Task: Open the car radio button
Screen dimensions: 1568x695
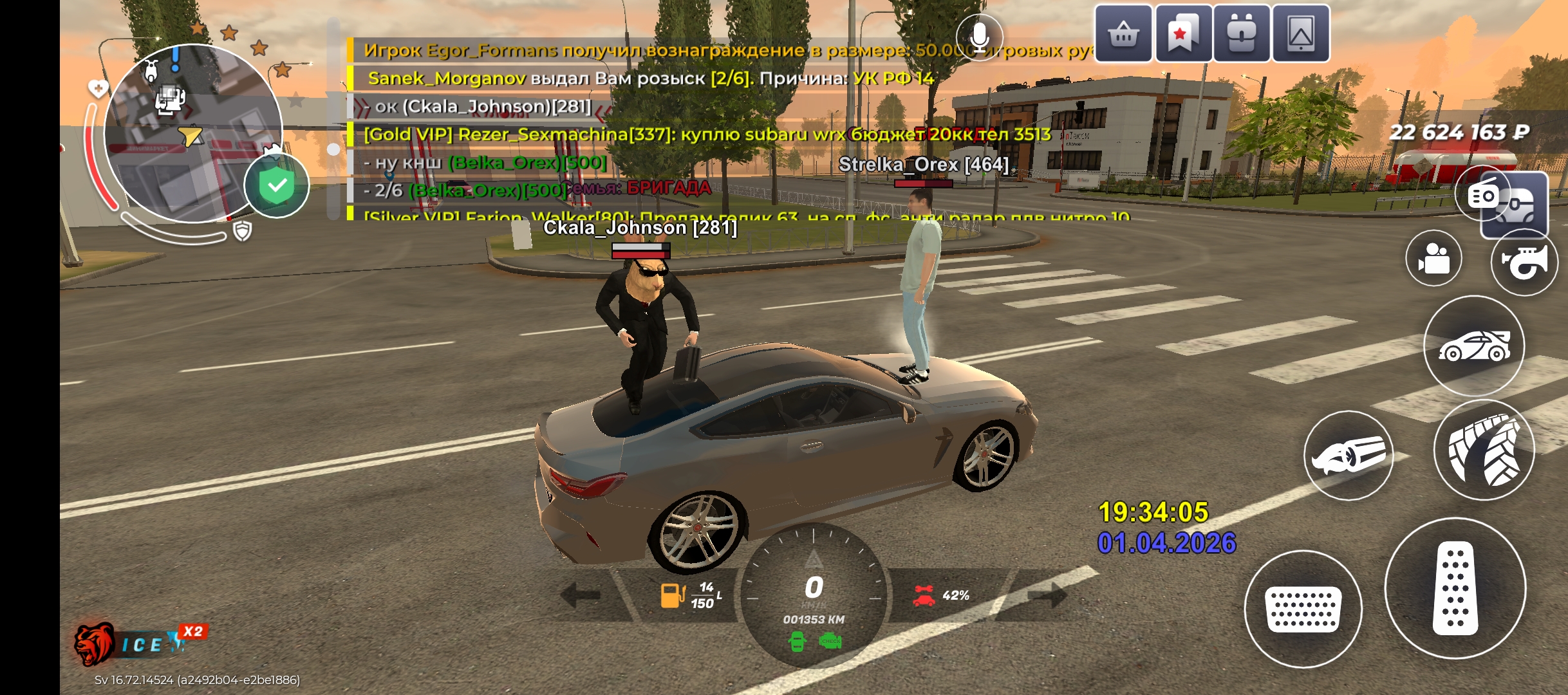Action: pos(1483,194)
